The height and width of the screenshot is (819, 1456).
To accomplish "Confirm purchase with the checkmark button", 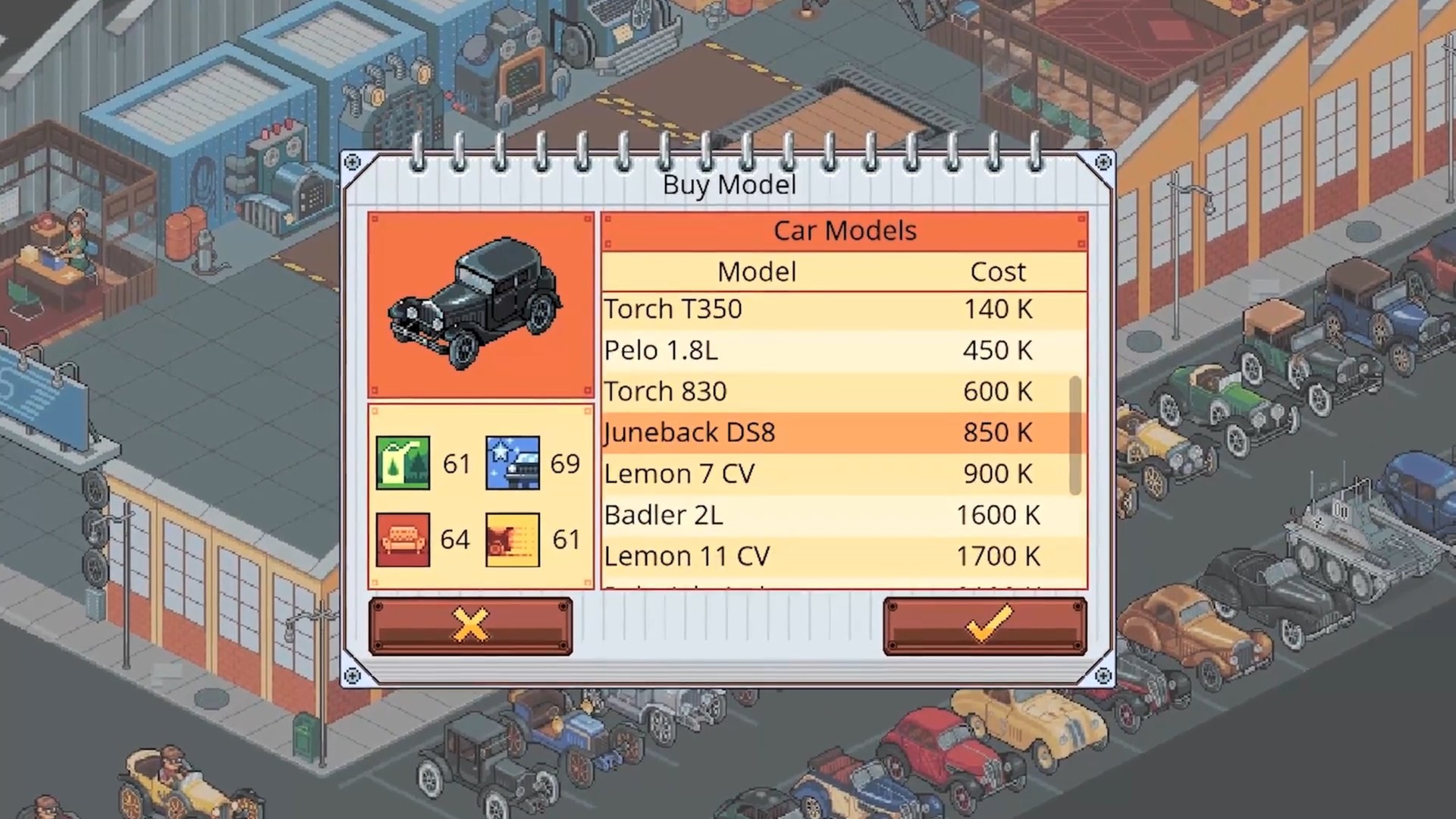I will [x=984, y=625].
